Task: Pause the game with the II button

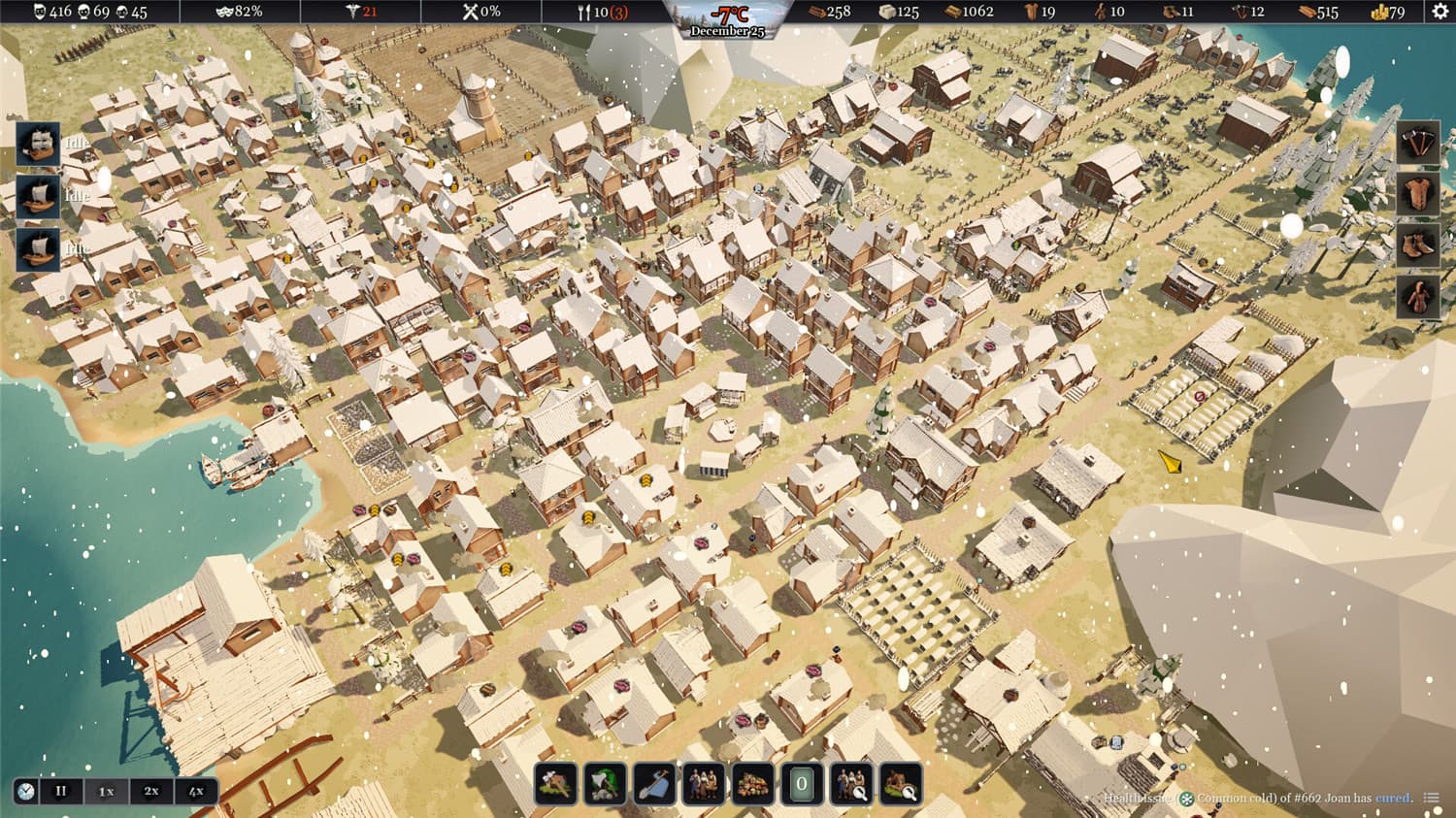Action: pos(62,791)
